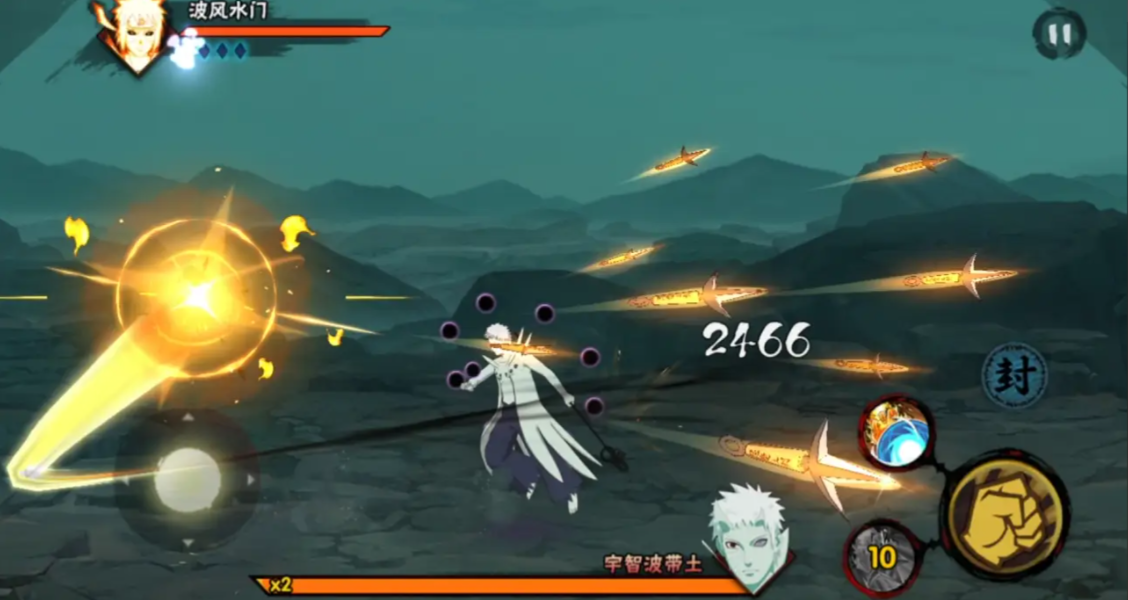Tap the greyed-out skill showing cooldown 10
The image size is (1128, 600).
click(x=881, y=557)
